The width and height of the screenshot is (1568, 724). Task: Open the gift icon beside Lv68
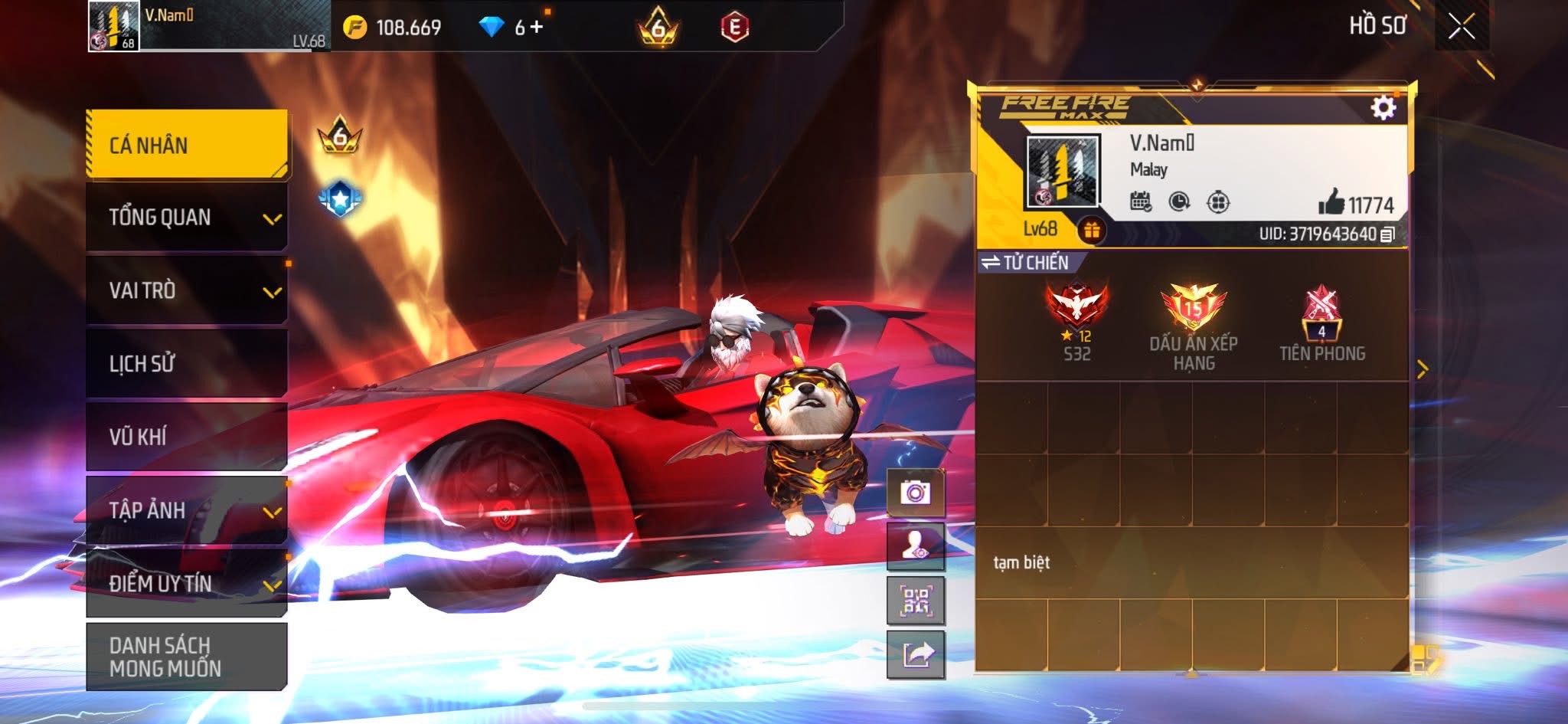(1092, 229)
